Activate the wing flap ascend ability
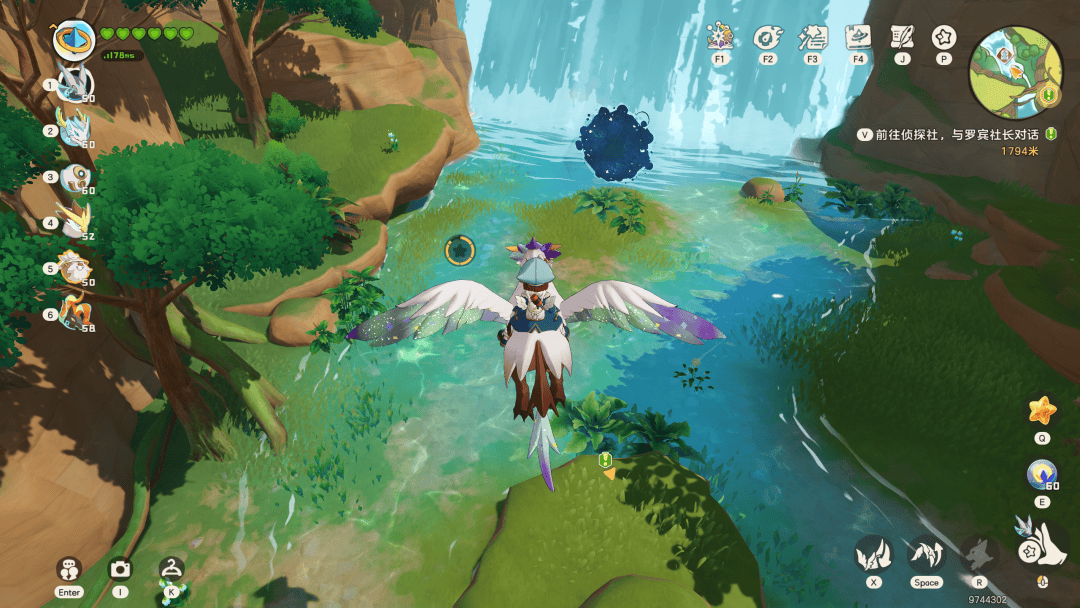Screen dimensions: 1080x608 (926, 553)
